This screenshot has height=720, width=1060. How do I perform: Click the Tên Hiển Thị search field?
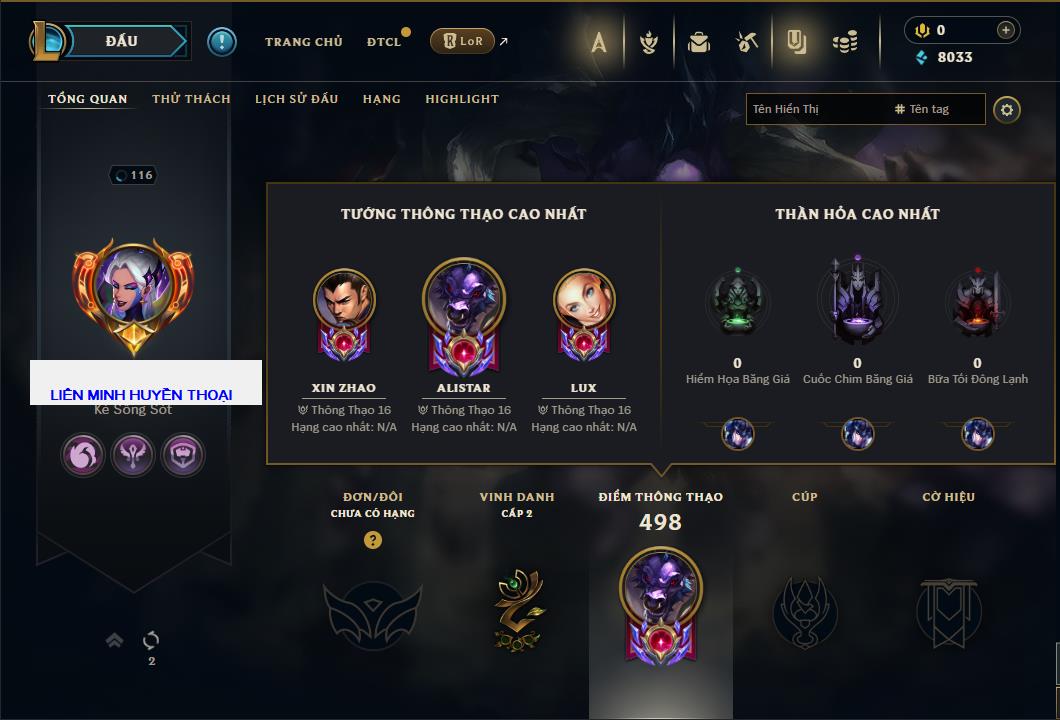click(815, 109)
